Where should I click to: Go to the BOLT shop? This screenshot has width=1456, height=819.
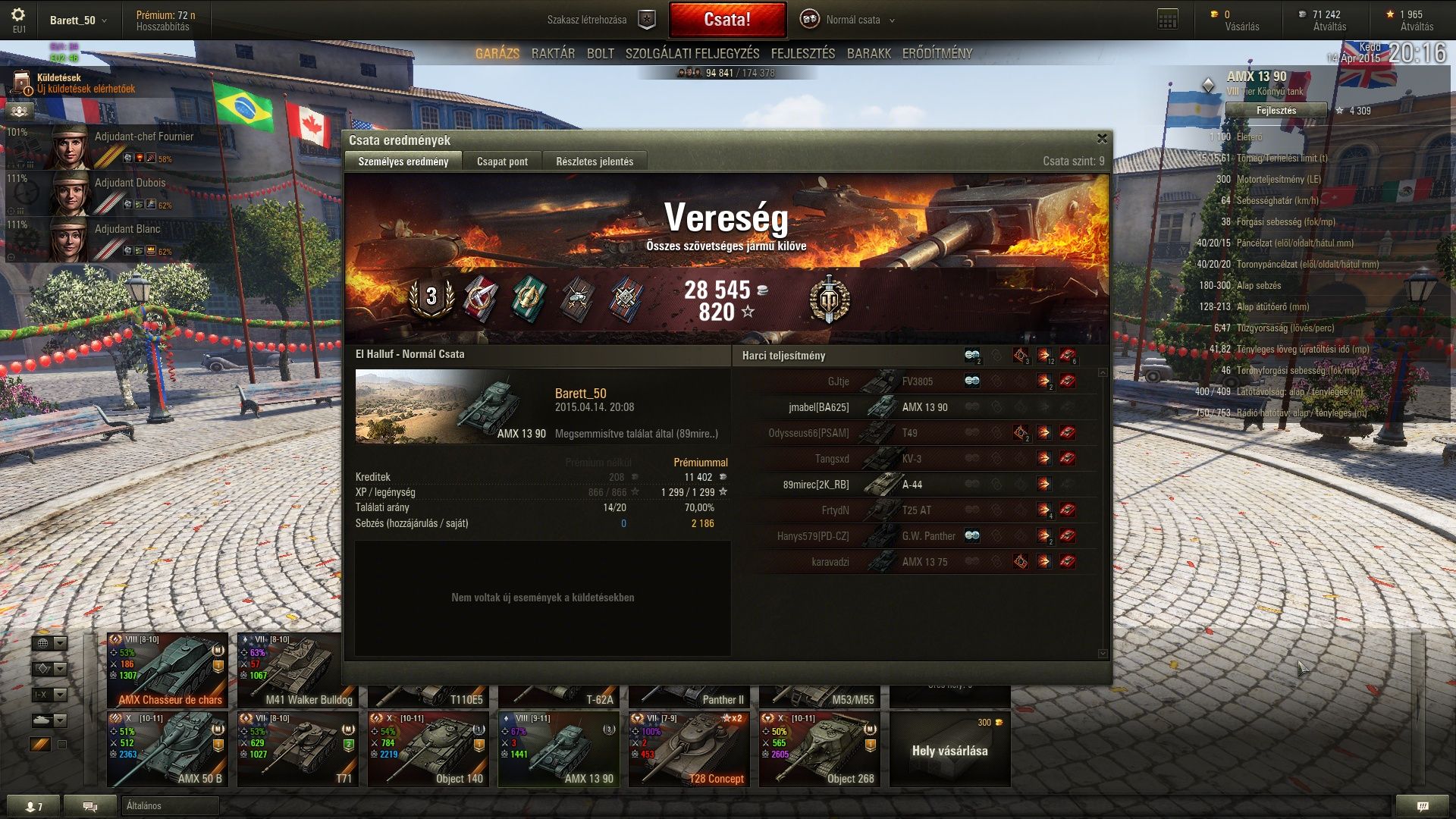pos(600,54)
